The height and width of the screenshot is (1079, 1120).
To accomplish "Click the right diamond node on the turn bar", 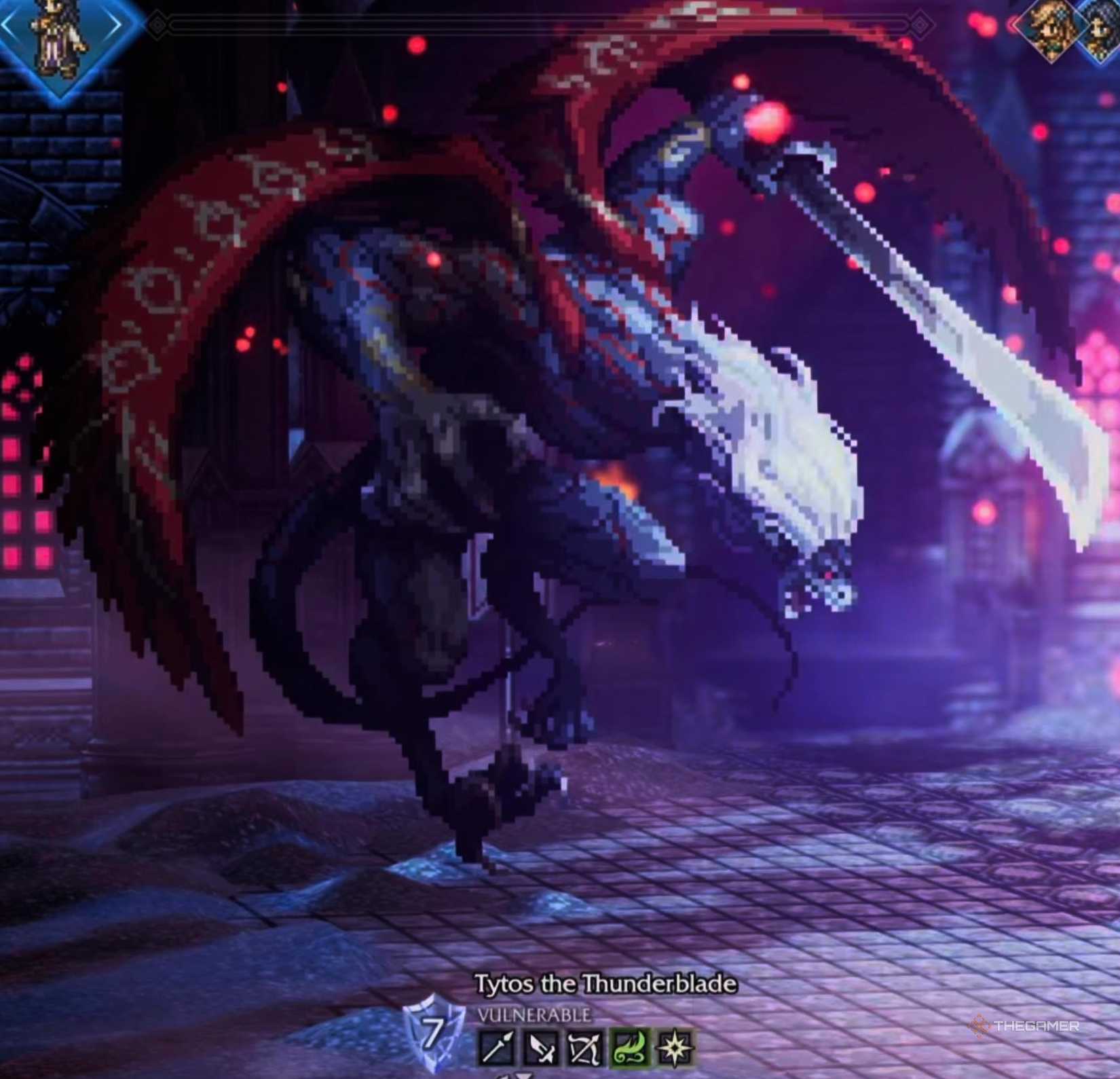I will click(921, 24).
